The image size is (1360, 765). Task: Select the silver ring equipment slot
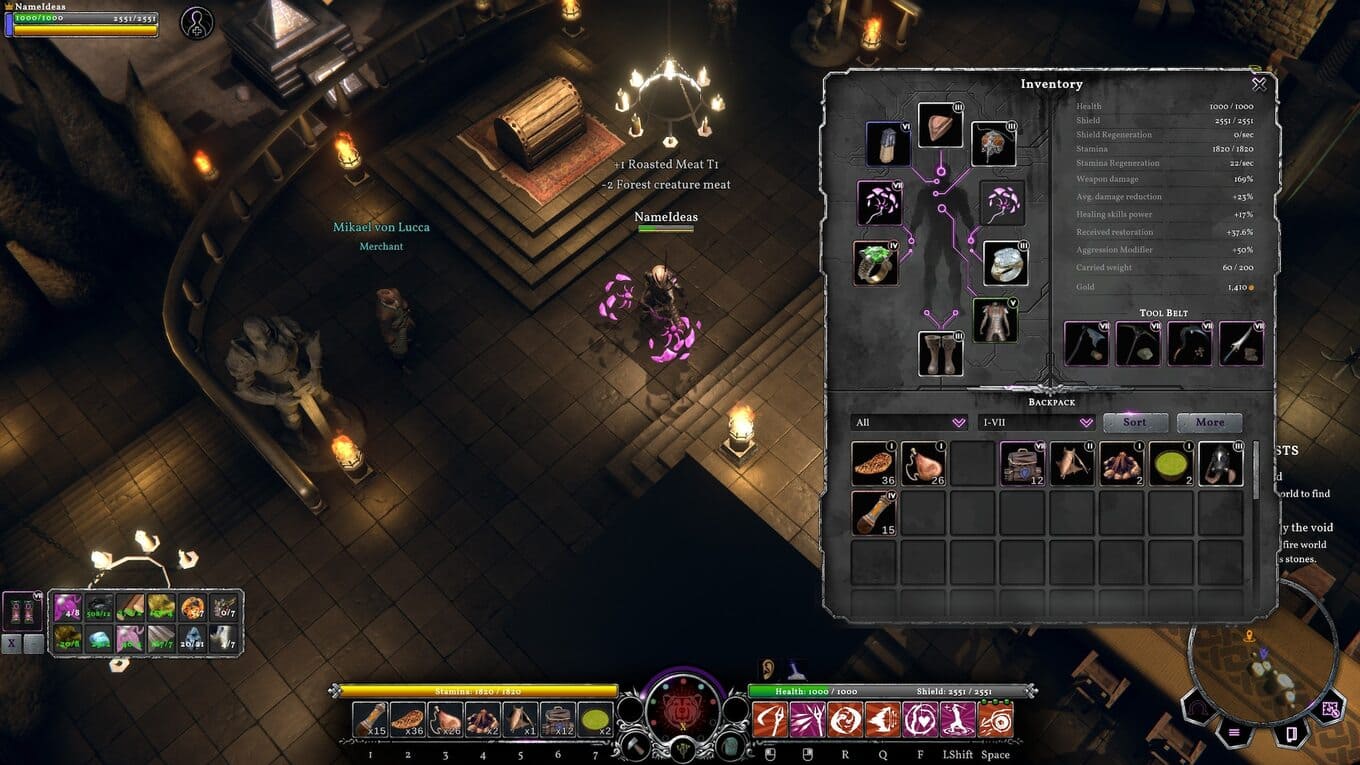tap(1005, 263)
